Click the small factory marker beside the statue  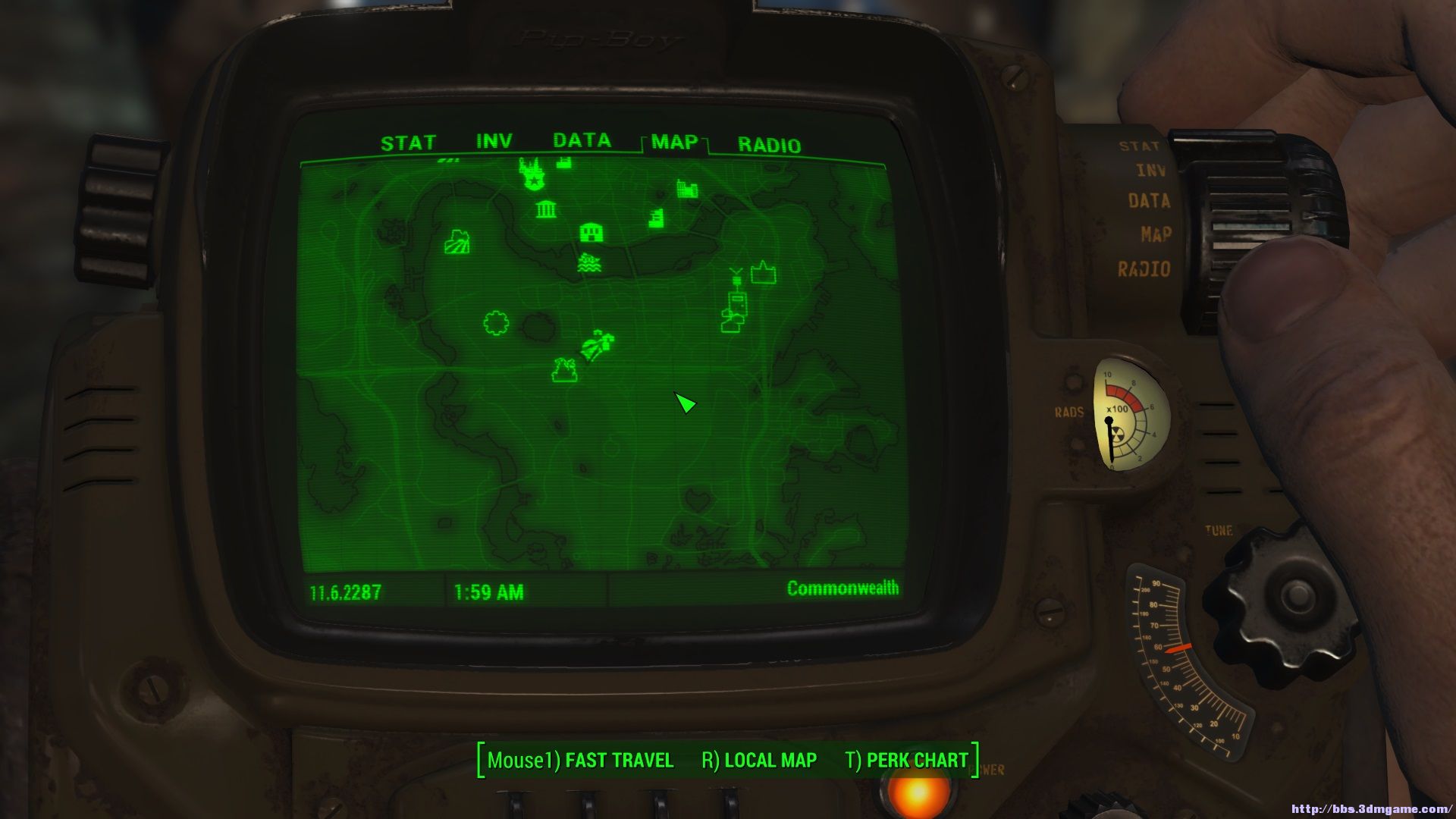coord(563,162)
